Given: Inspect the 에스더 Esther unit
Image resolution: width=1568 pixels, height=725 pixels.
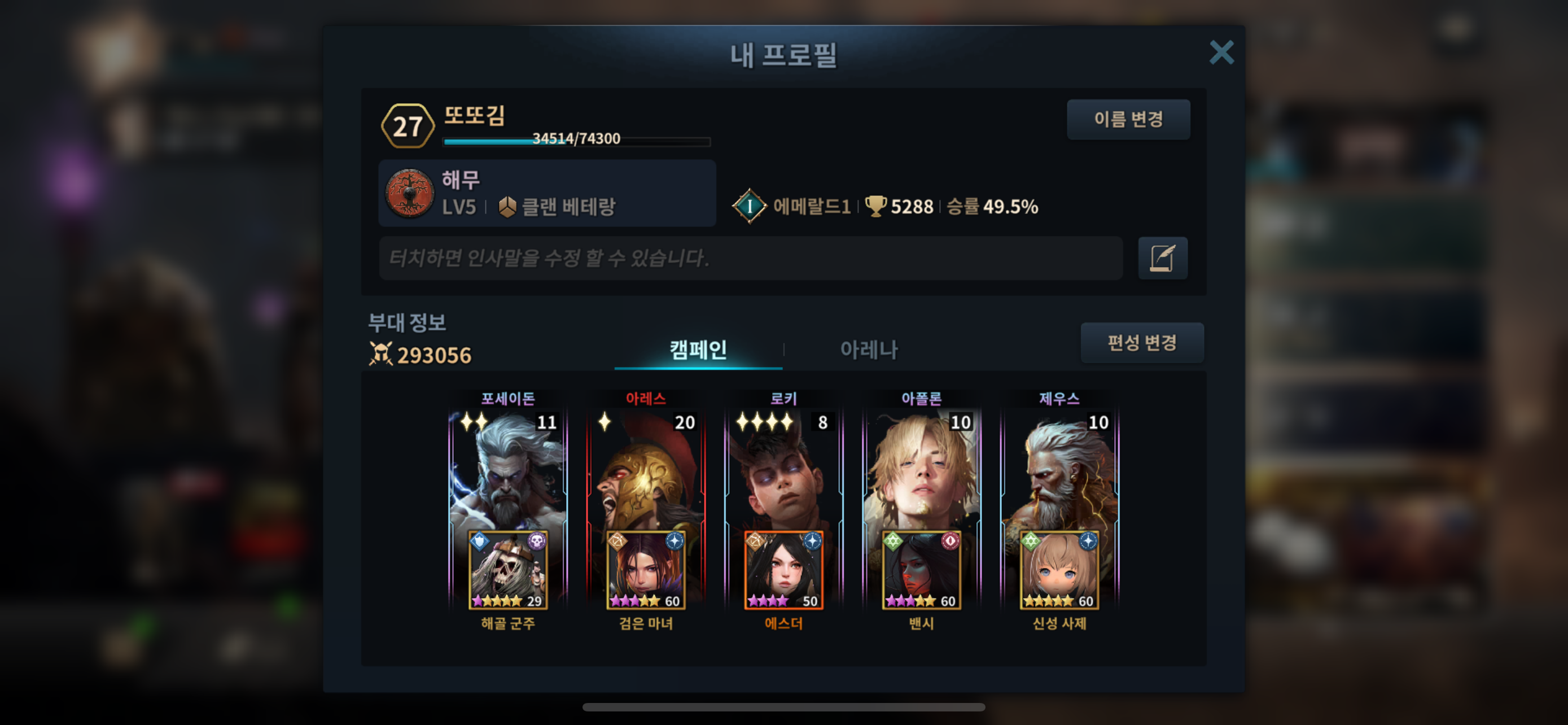Looking at the screenshot, I should tap(783, 570).
